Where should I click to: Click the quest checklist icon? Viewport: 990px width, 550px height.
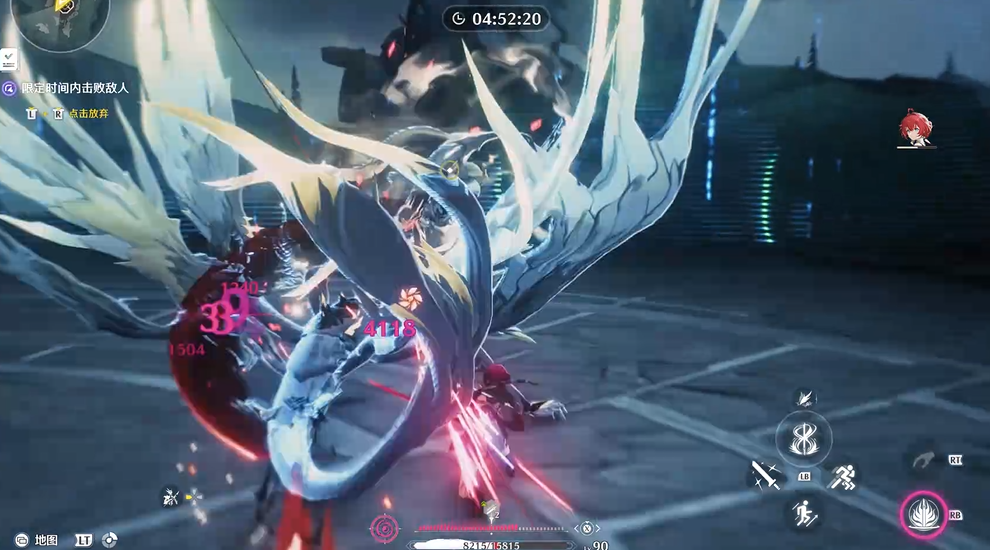tap(8, 59)
